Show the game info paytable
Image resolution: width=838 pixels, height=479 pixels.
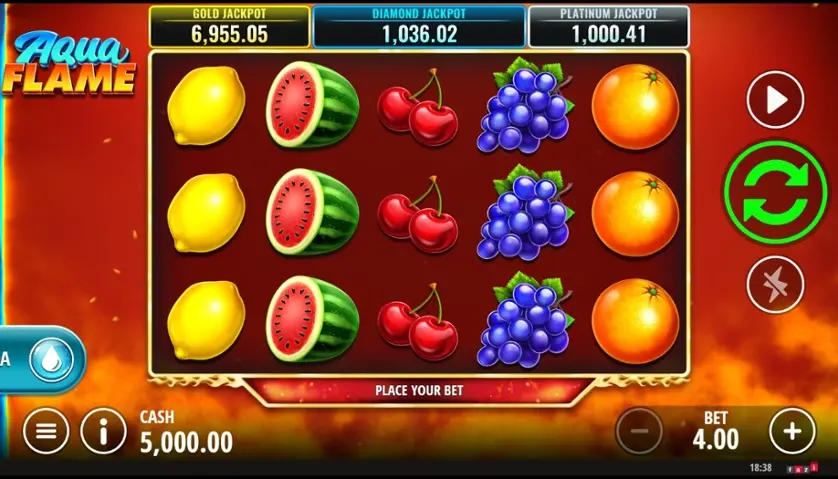tap(103, 432)
